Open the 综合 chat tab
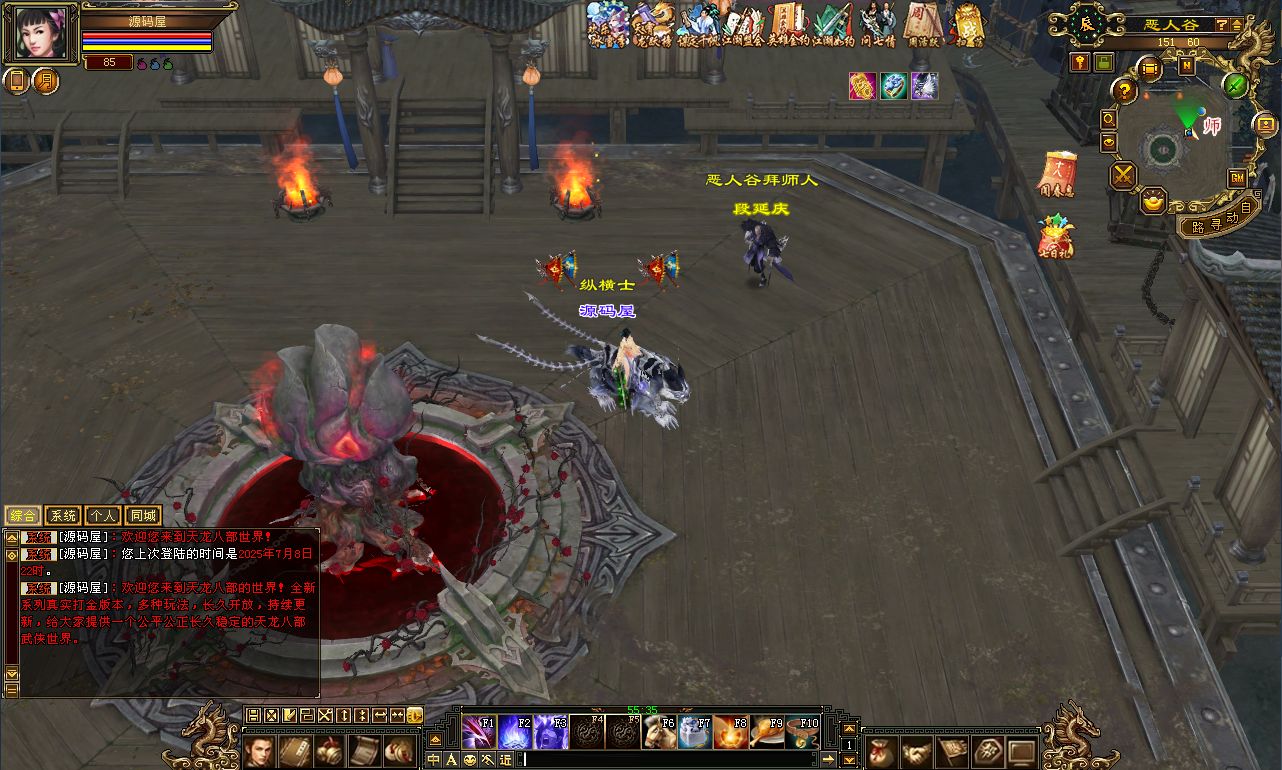Screen dimensions: 1282x770 (x=23, y=516)
